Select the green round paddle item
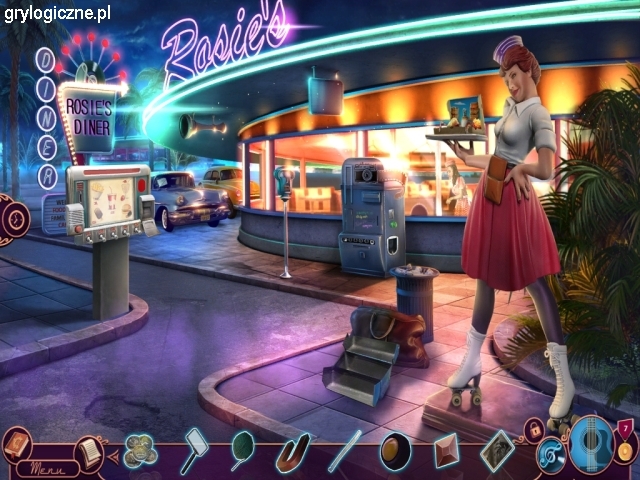The height and width of the screenshot is (480, 640). (243, 448)
